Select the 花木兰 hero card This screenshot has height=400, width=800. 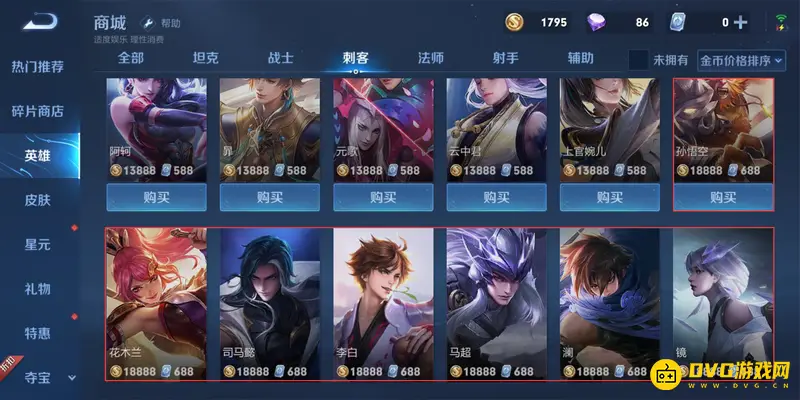click(x=157, y=305)
